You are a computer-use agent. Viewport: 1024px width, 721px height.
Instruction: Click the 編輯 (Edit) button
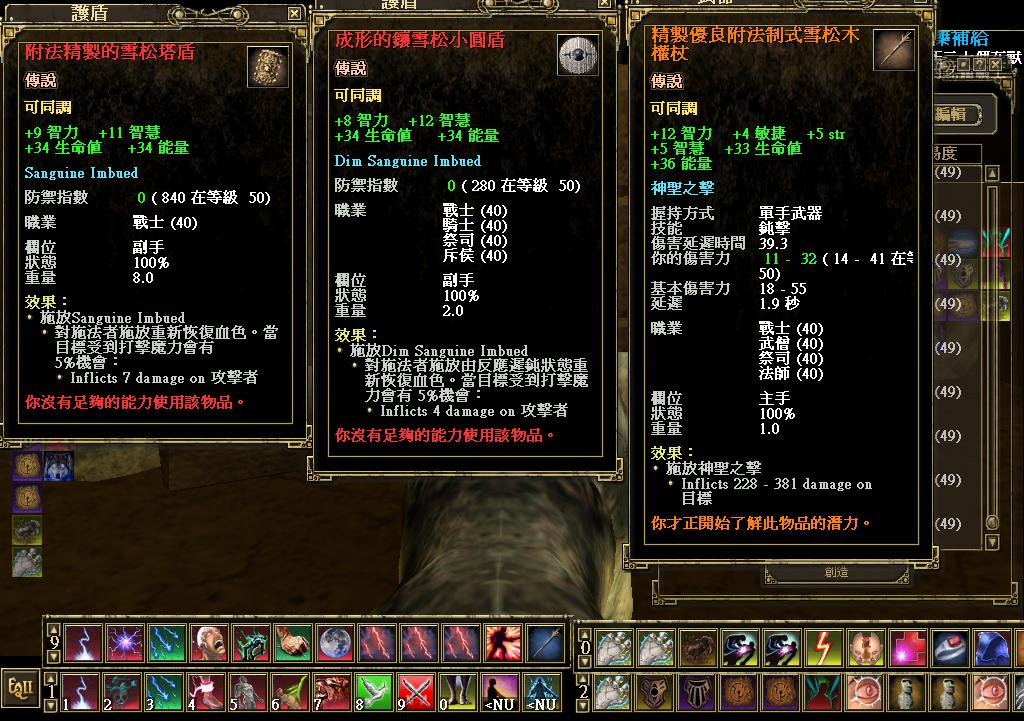[x=957, y=114]
